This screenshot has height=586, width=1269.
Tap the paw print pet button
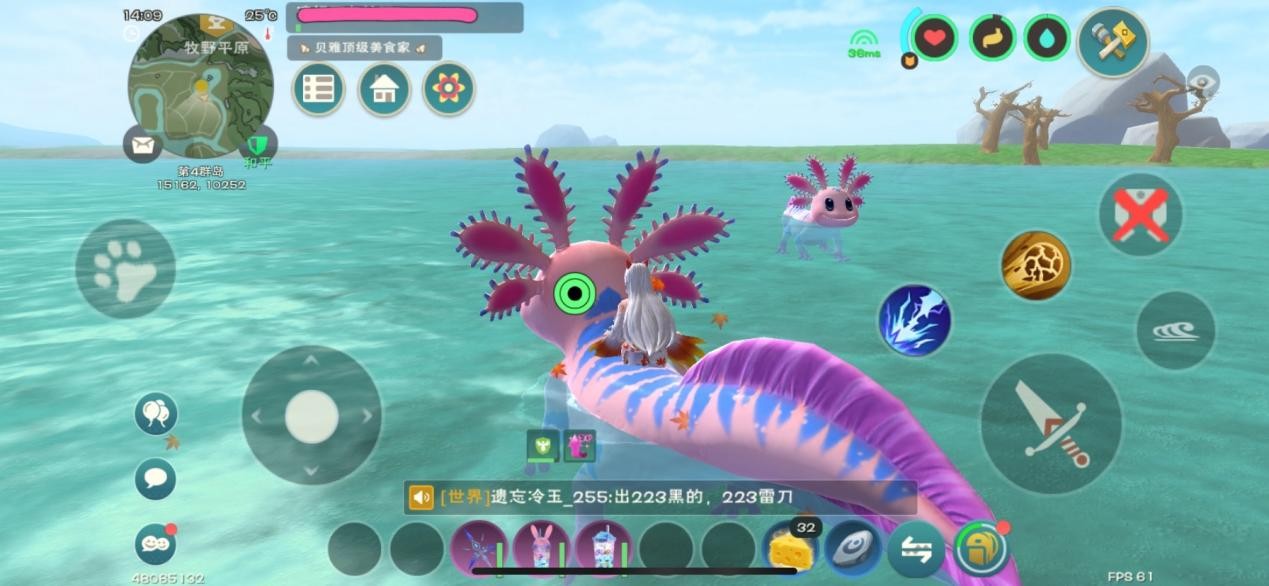point(125,268)
